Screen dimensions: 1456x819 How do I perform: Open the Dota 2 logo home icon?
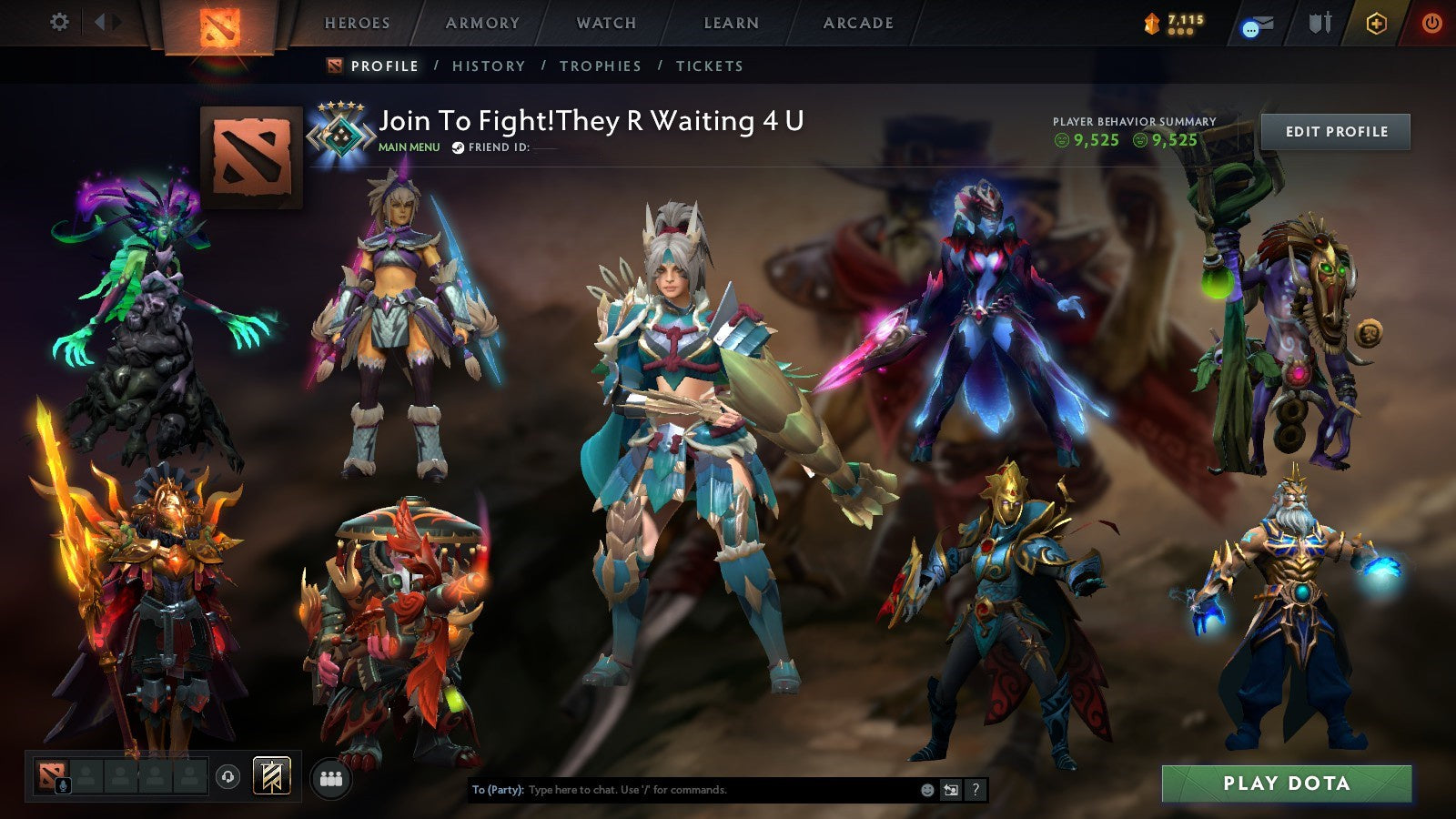[218, 25]
